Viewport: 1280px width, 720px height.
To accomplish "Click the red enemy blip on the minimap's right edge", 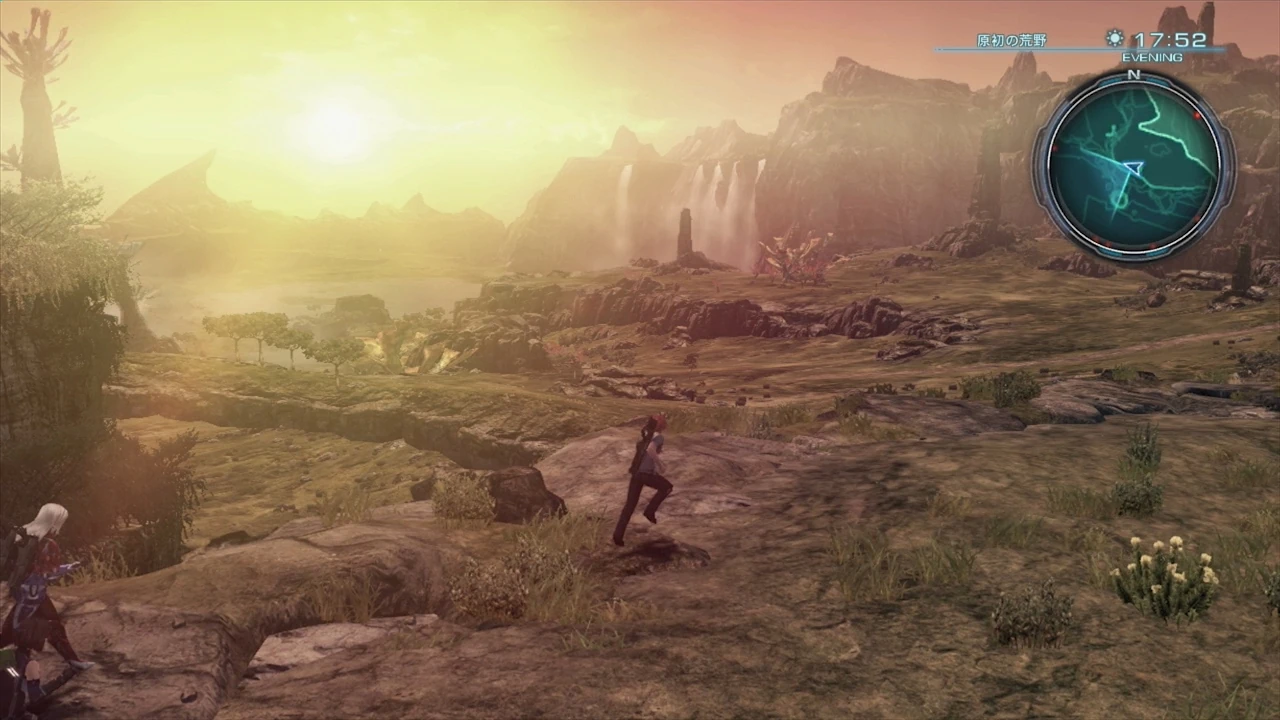I will [x=1197, y=116].
